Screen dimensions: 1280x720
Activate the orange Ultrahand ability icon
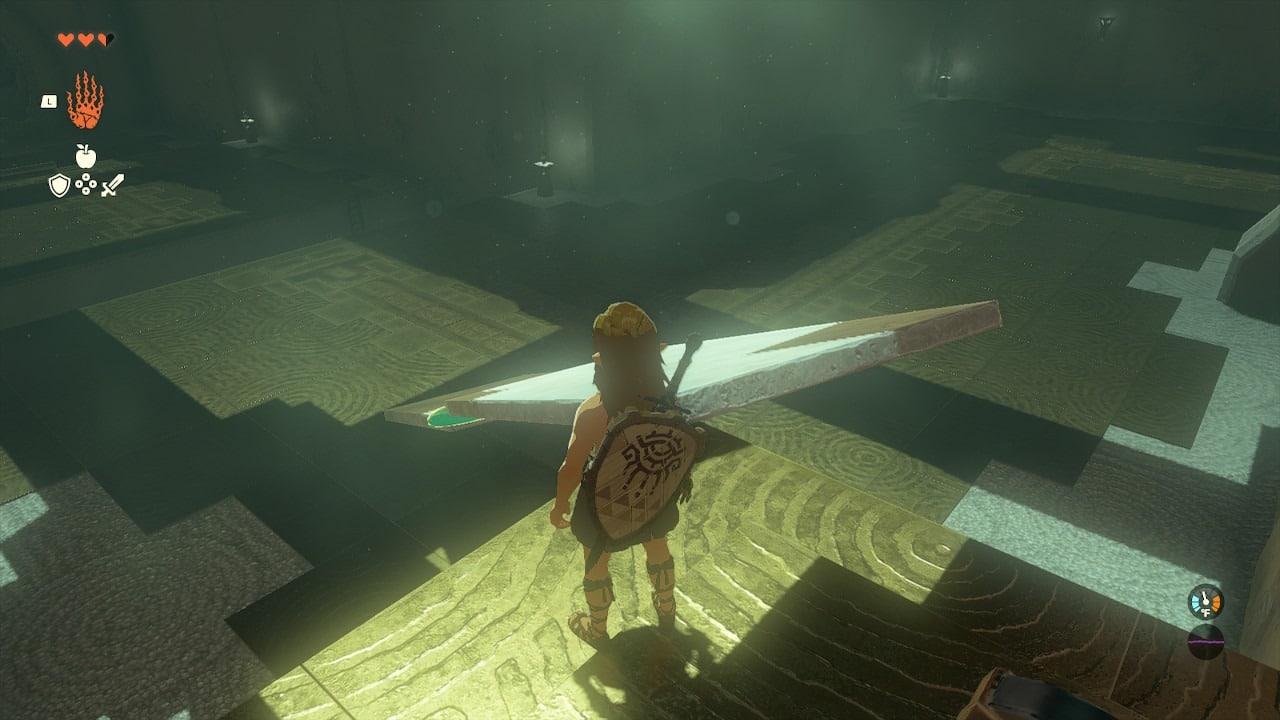[x=85, y=101]
